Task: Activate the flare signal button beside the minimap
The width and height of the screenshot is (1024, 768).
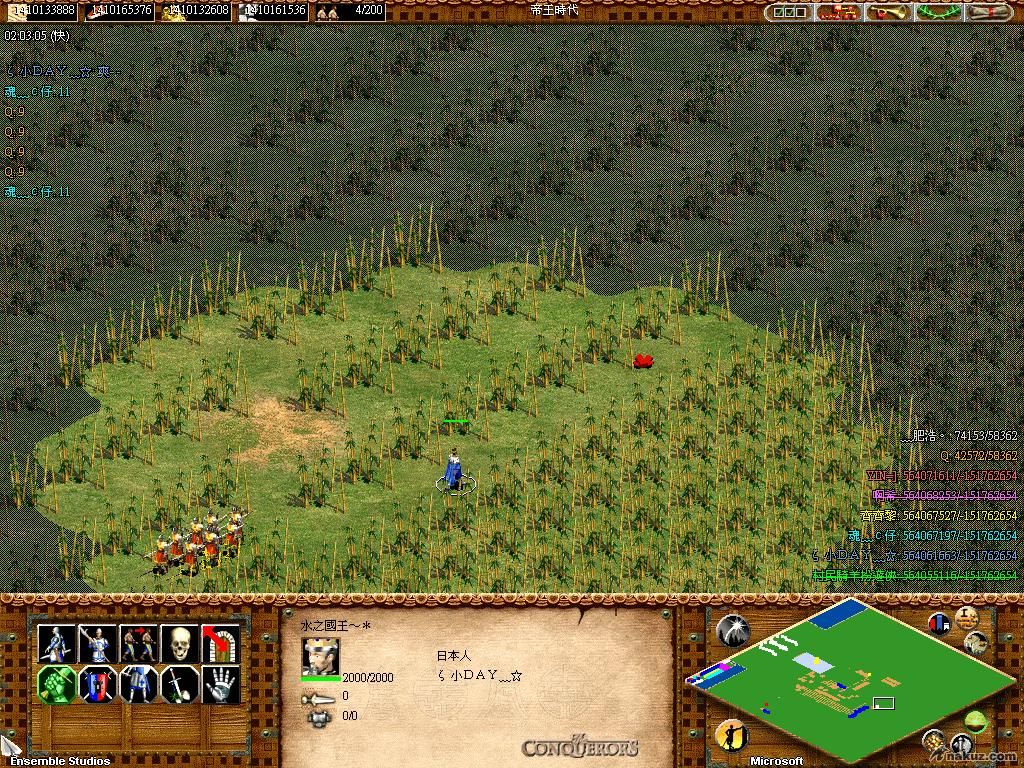Action: [x=733, y=630]
